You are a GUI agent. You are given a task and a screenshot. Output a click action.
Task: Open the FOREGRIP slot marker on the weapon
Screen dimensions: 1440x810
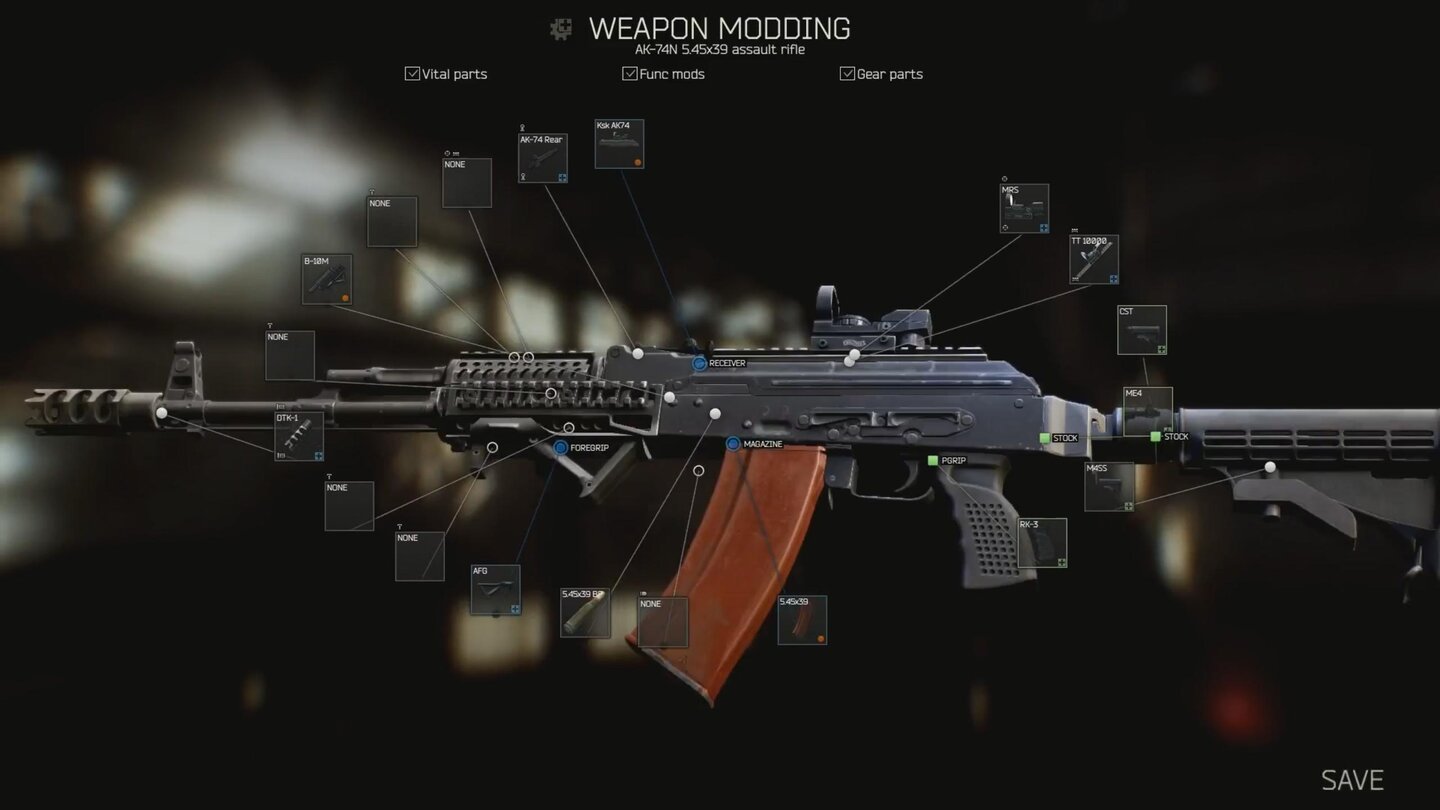point(562,448)
